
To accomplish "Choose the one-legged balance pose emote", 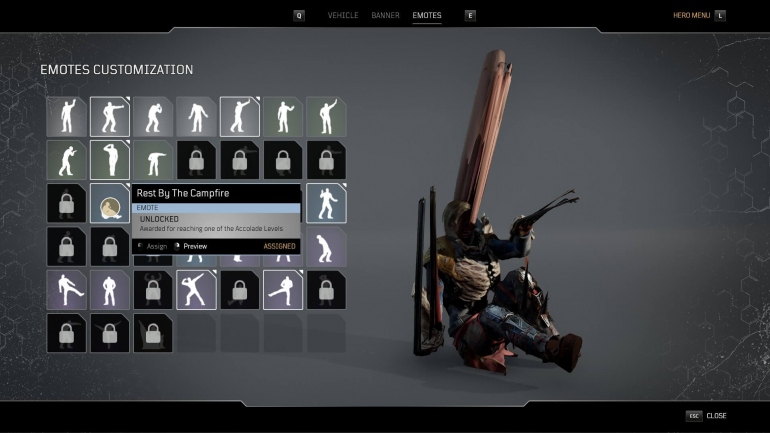I will click(x=283, y=289).
